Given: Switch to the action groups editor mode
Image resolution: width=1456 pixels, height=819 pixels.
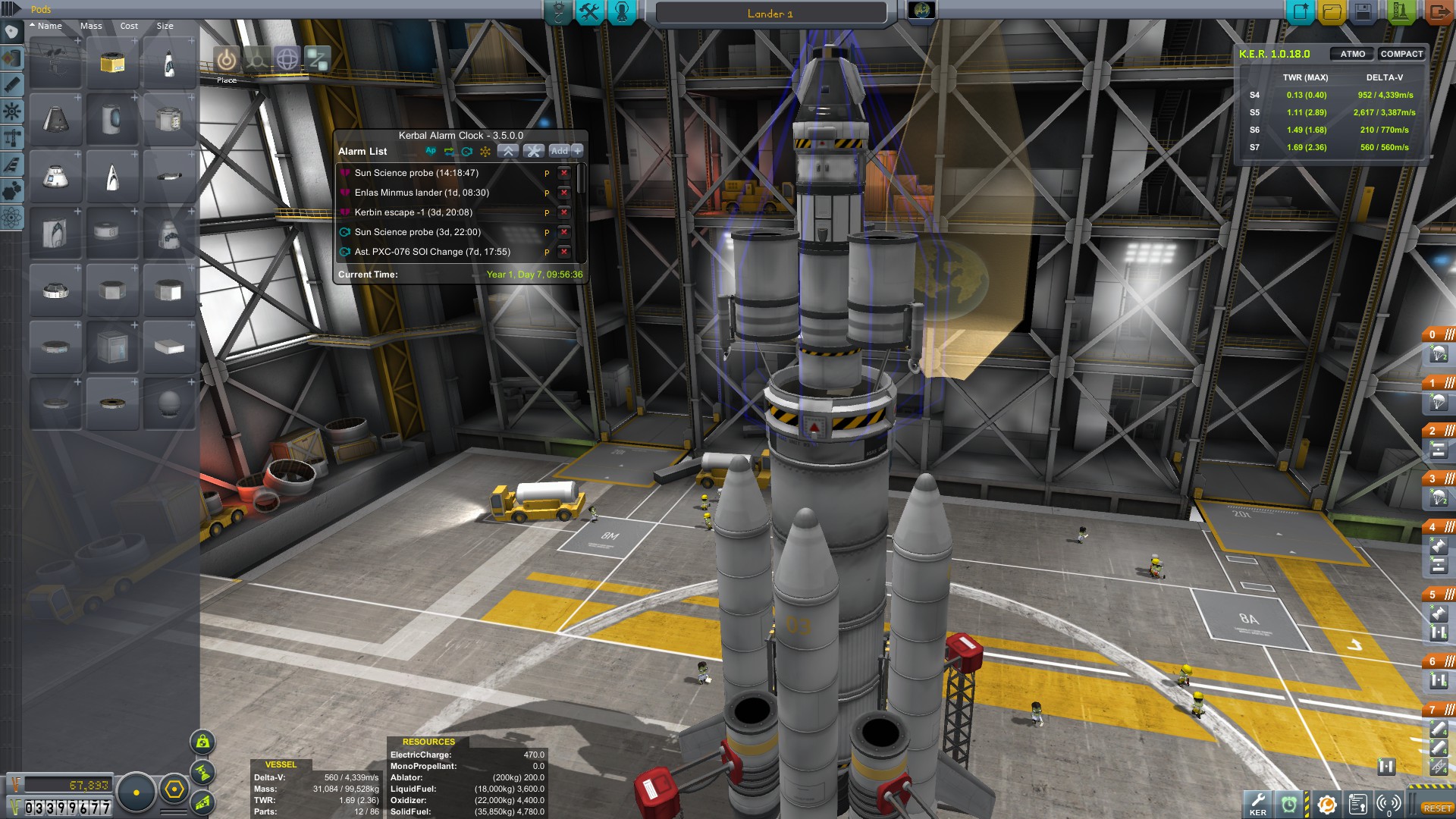Looking at the screenshot, I should click(x=590, y=12).
